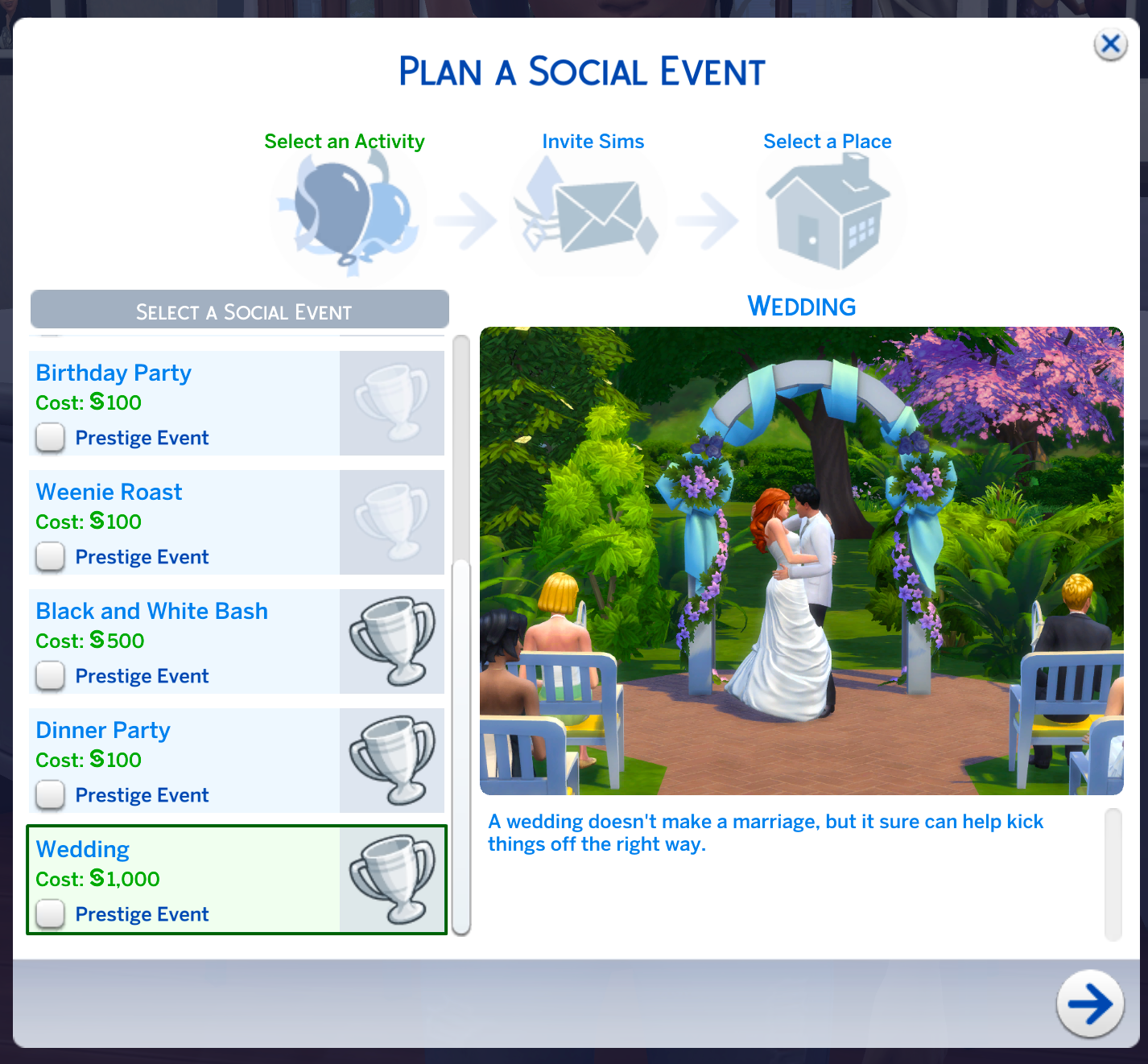Click the Dinner Party trophy icon
This screenshot has height=1064, width=1148.
pos(392,760)
